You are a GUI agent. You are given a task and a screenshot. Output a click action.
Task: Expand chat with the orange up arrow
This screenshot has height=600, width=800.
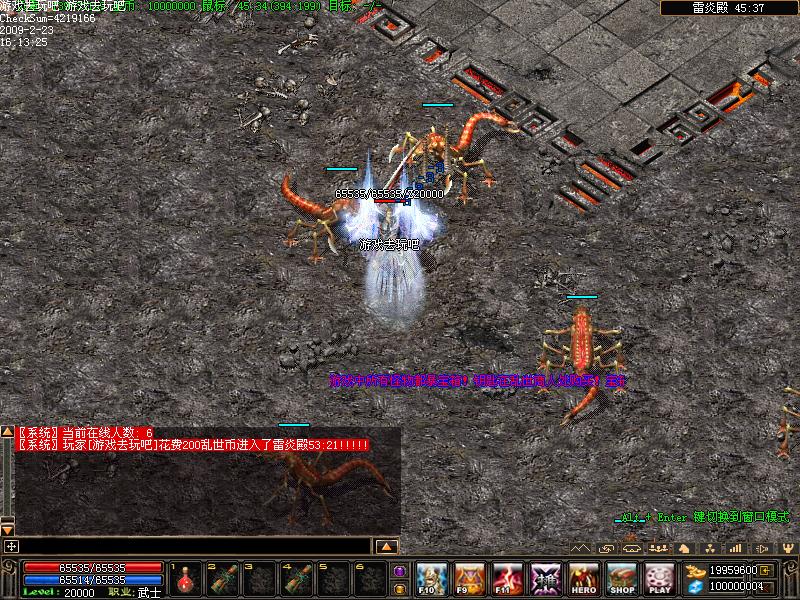pyautogui.click(x=387, y=546)
